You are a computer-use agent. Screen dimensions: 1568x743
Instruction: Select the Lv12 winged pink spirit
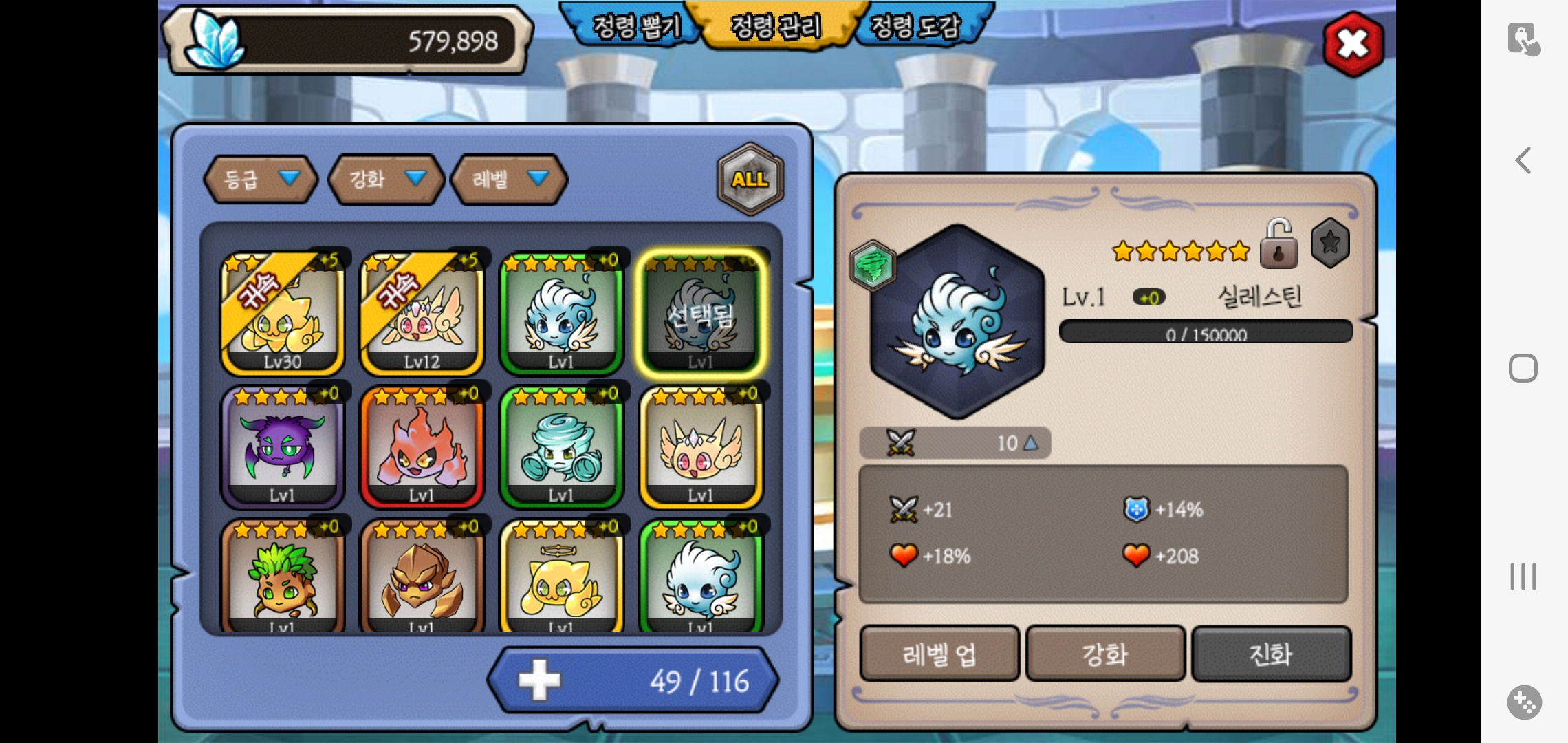[422, 313]
